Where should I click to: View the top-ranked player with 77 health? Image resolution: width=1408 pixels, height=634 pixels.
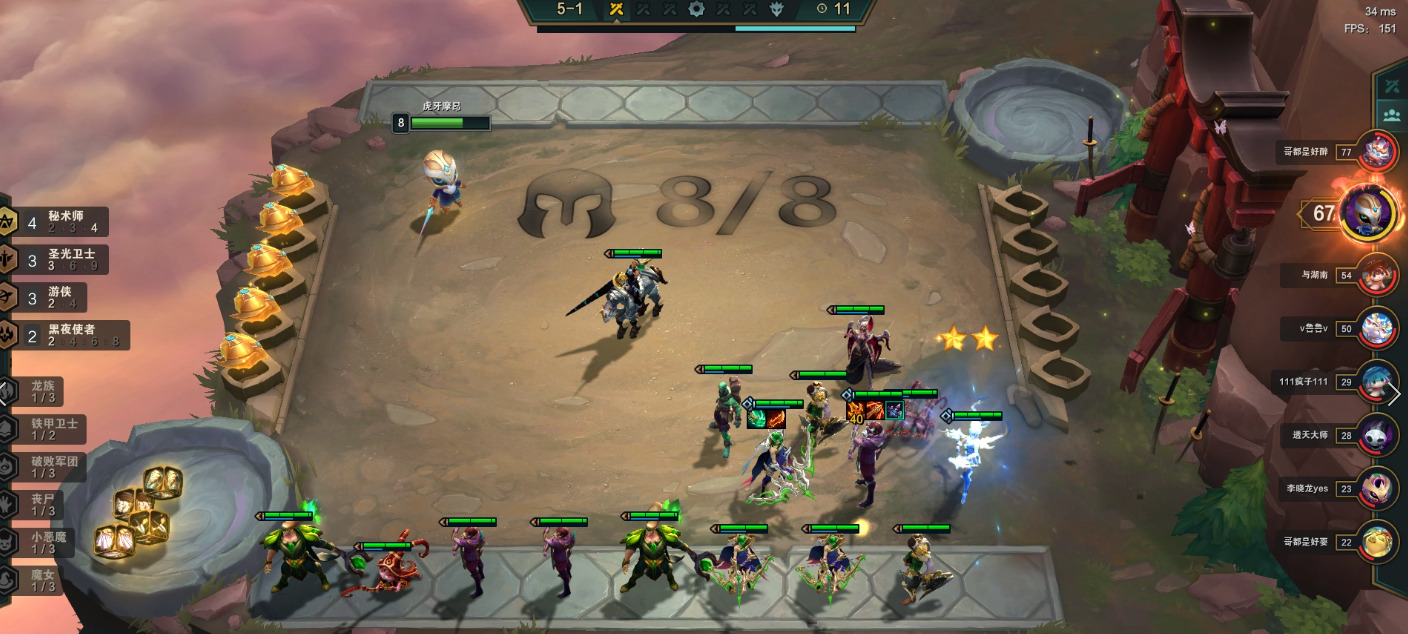click(x=1380, y=152)
